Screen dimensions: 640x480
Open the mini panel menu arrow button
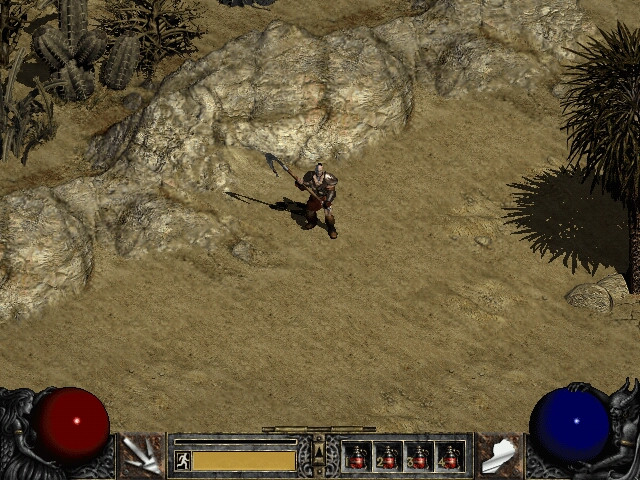coord(319,456)
